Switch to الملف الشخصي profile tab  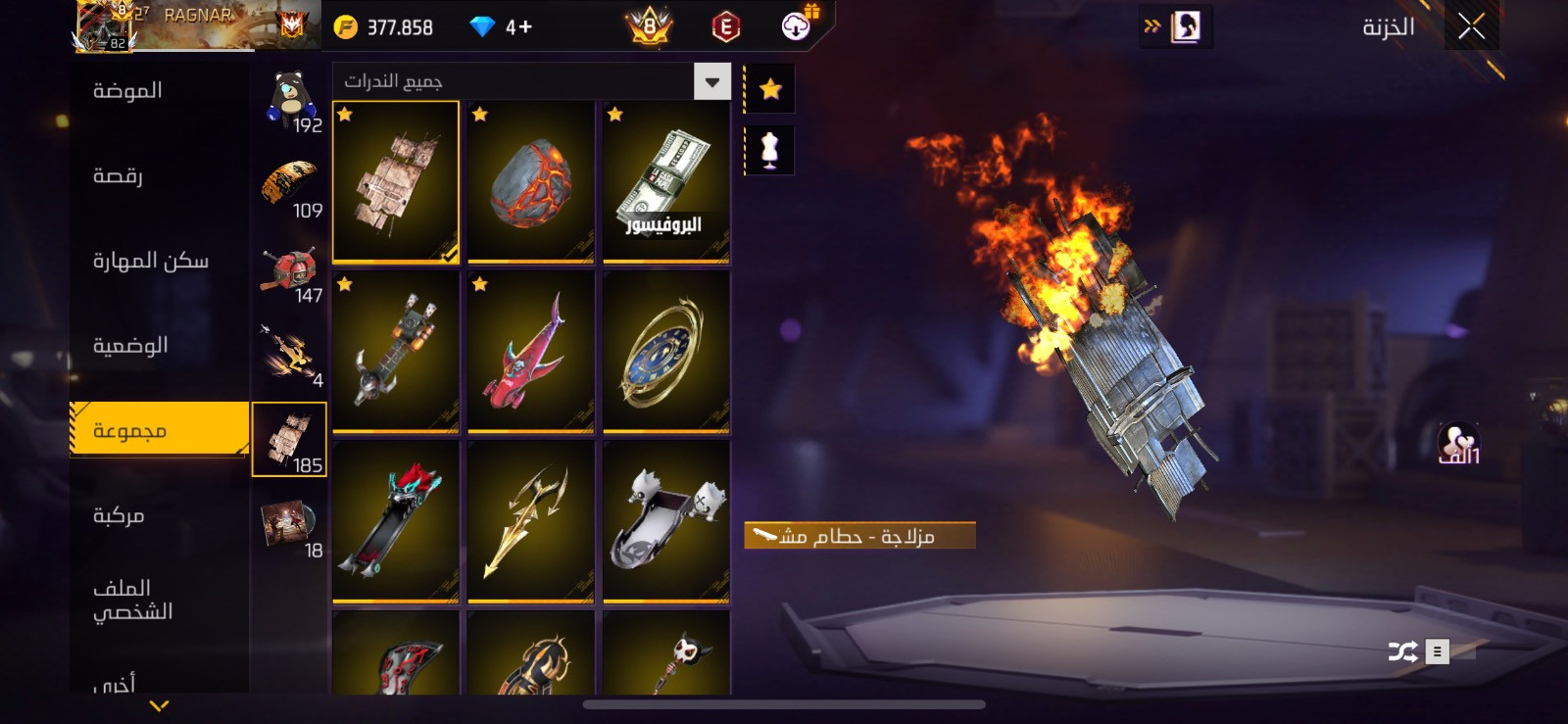click(132, 600)
